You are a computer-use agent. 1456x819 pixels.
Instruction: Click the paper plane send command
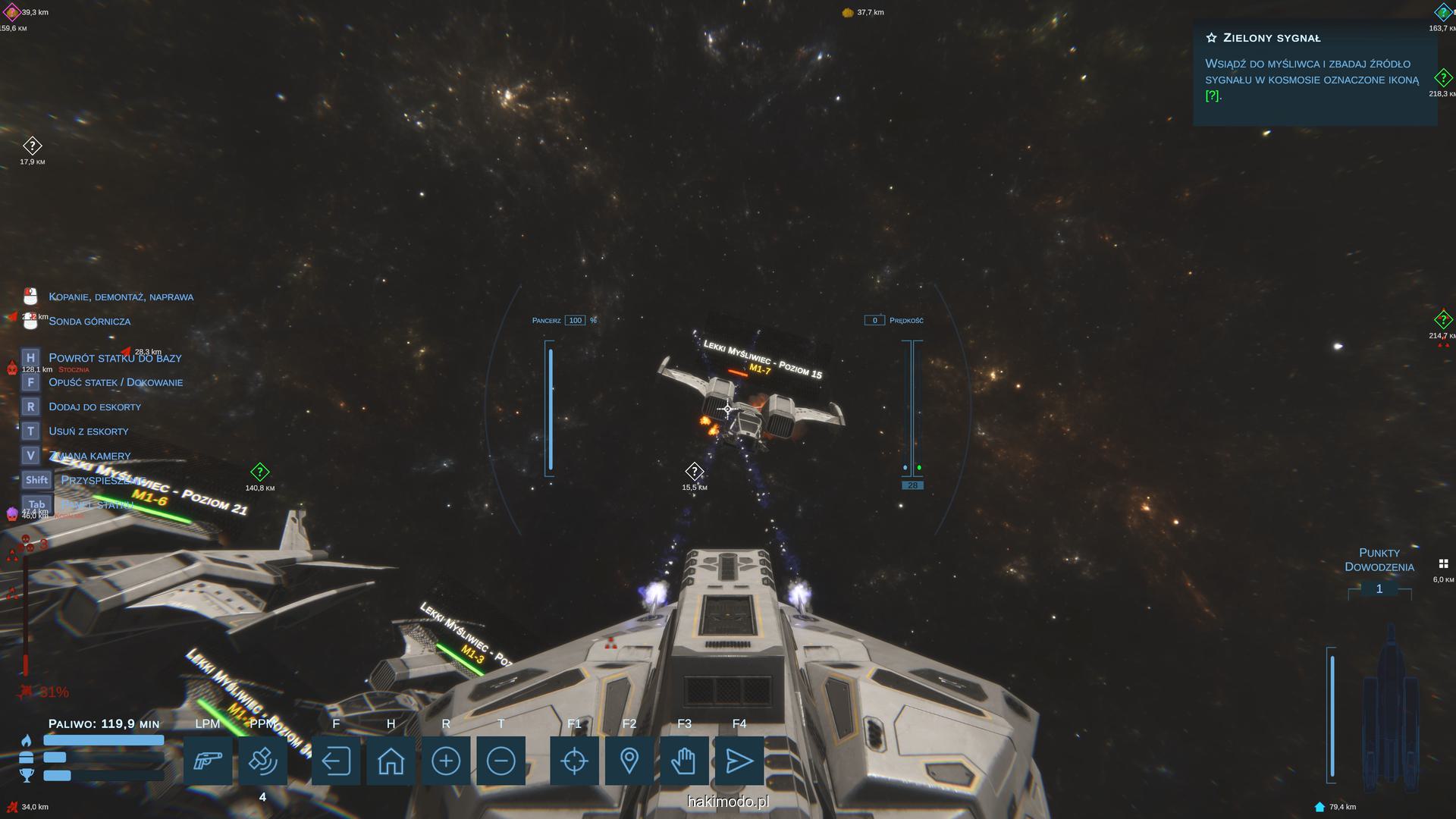click(739, 761)
